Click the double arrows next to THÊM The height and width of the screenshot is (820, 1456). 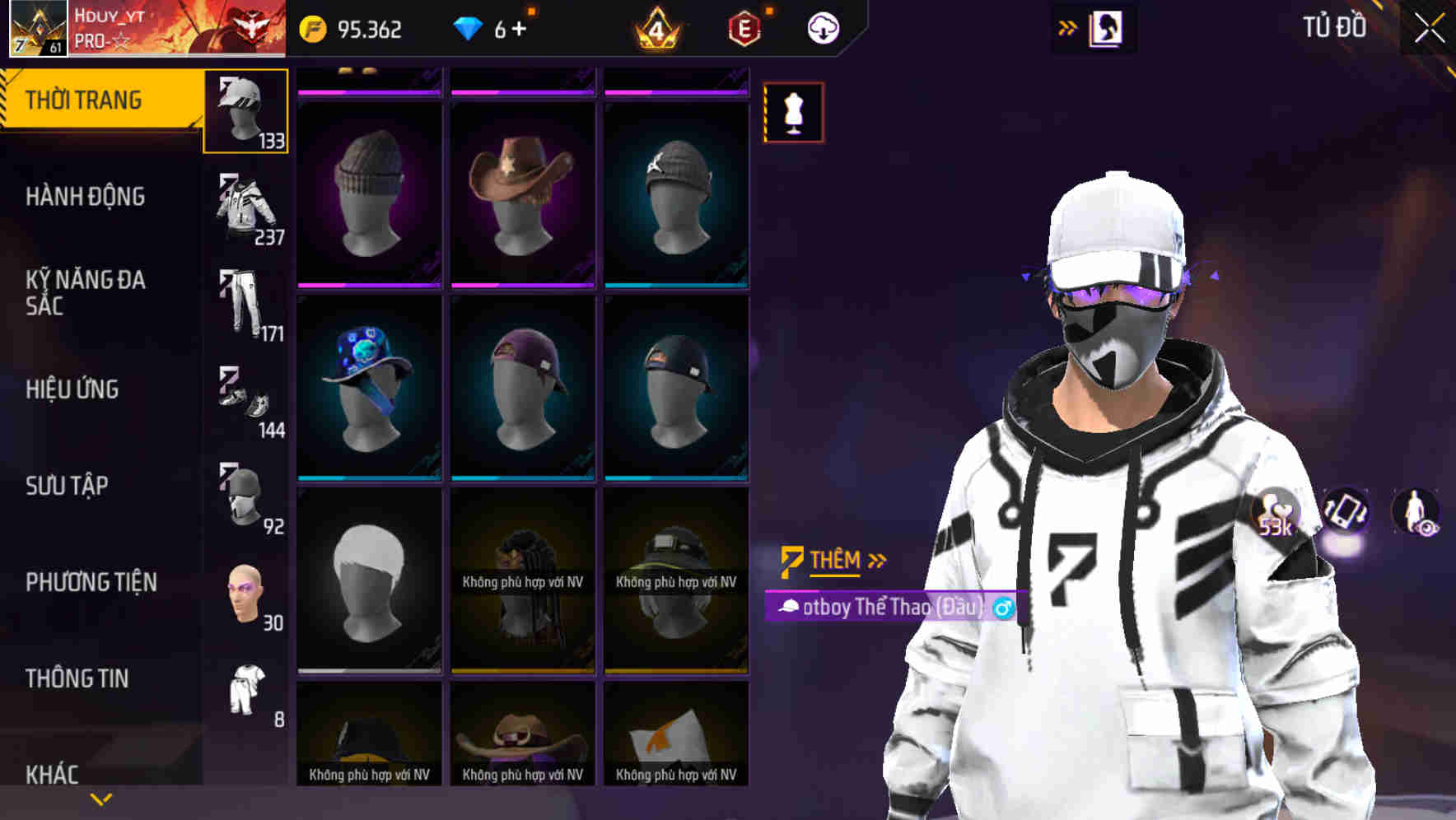point(875,560)
